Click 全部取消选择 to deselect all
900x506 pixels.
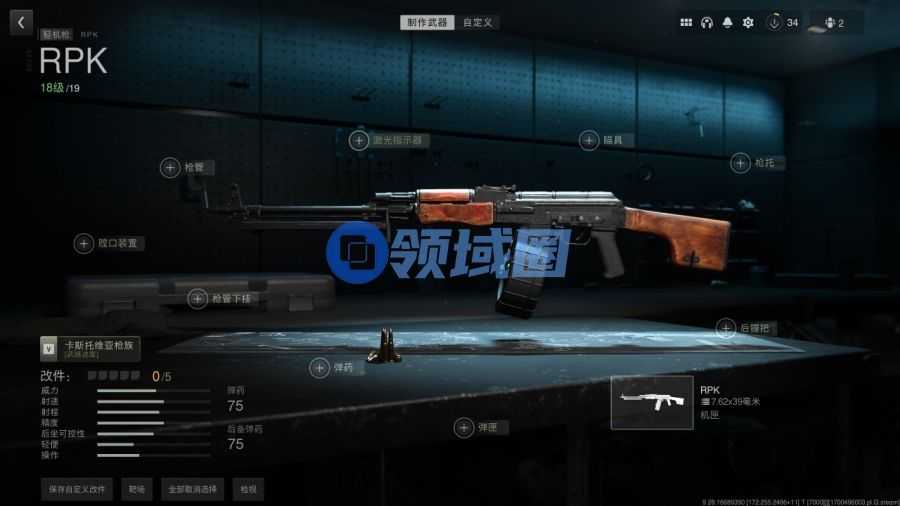[192, 490]
